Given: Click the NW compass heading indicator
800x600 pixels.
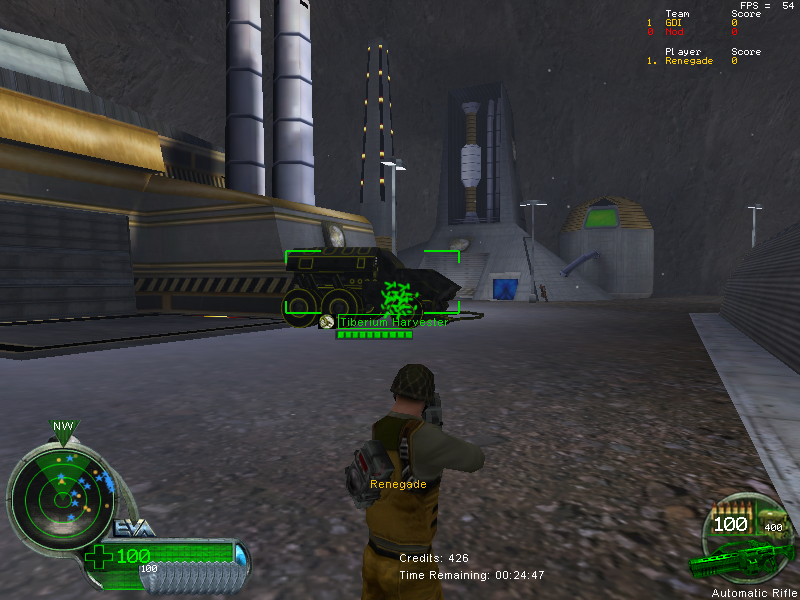Looking at the screenshot, I should tap(63, 427).
